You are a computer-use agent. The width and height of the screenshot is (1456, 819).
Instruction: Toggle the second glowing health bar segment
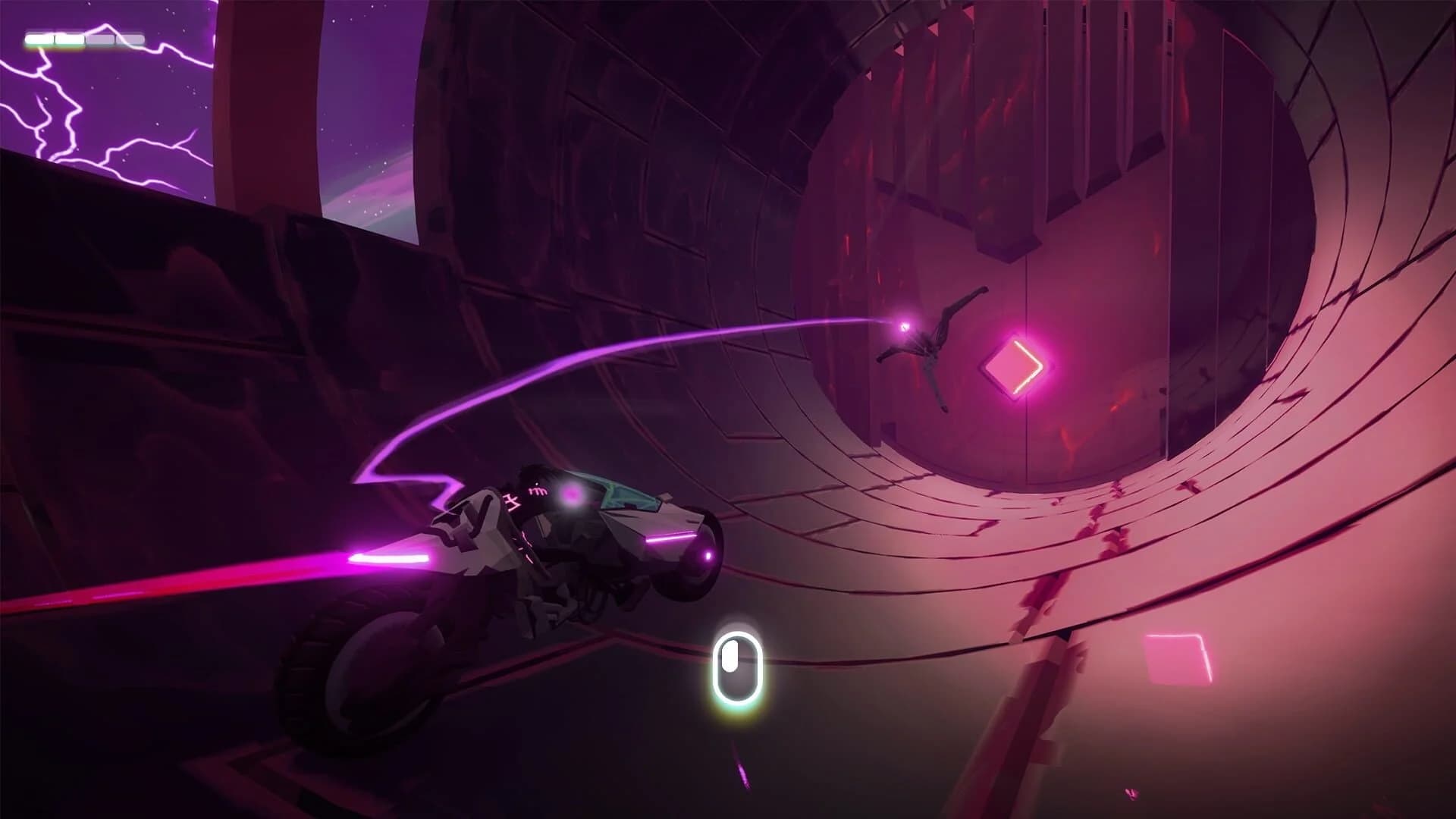pos(68,36)
